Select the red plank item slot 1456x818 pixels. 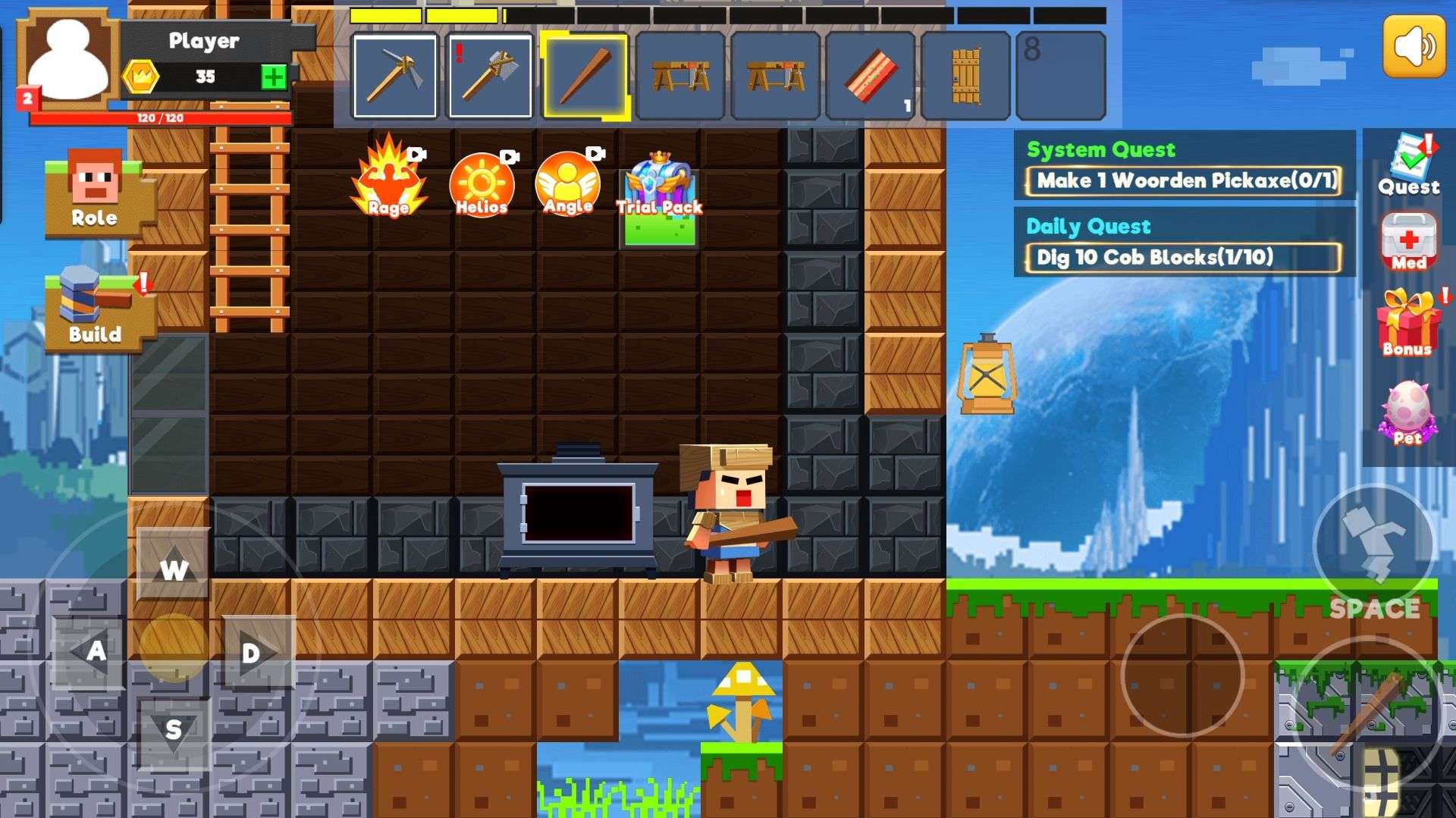click(x=870, y=76)
